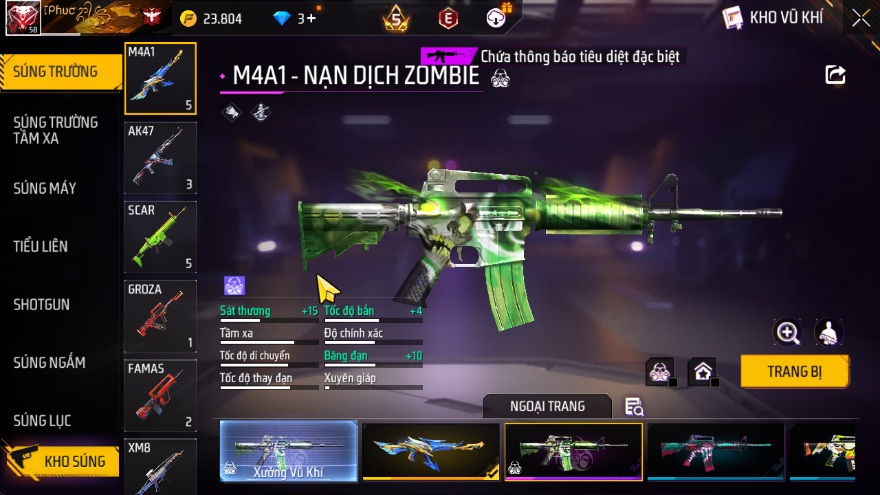The width and height of the screenshot is (880, 495).
Task: Close the weapon armory screen
Action: pos(860,17)
